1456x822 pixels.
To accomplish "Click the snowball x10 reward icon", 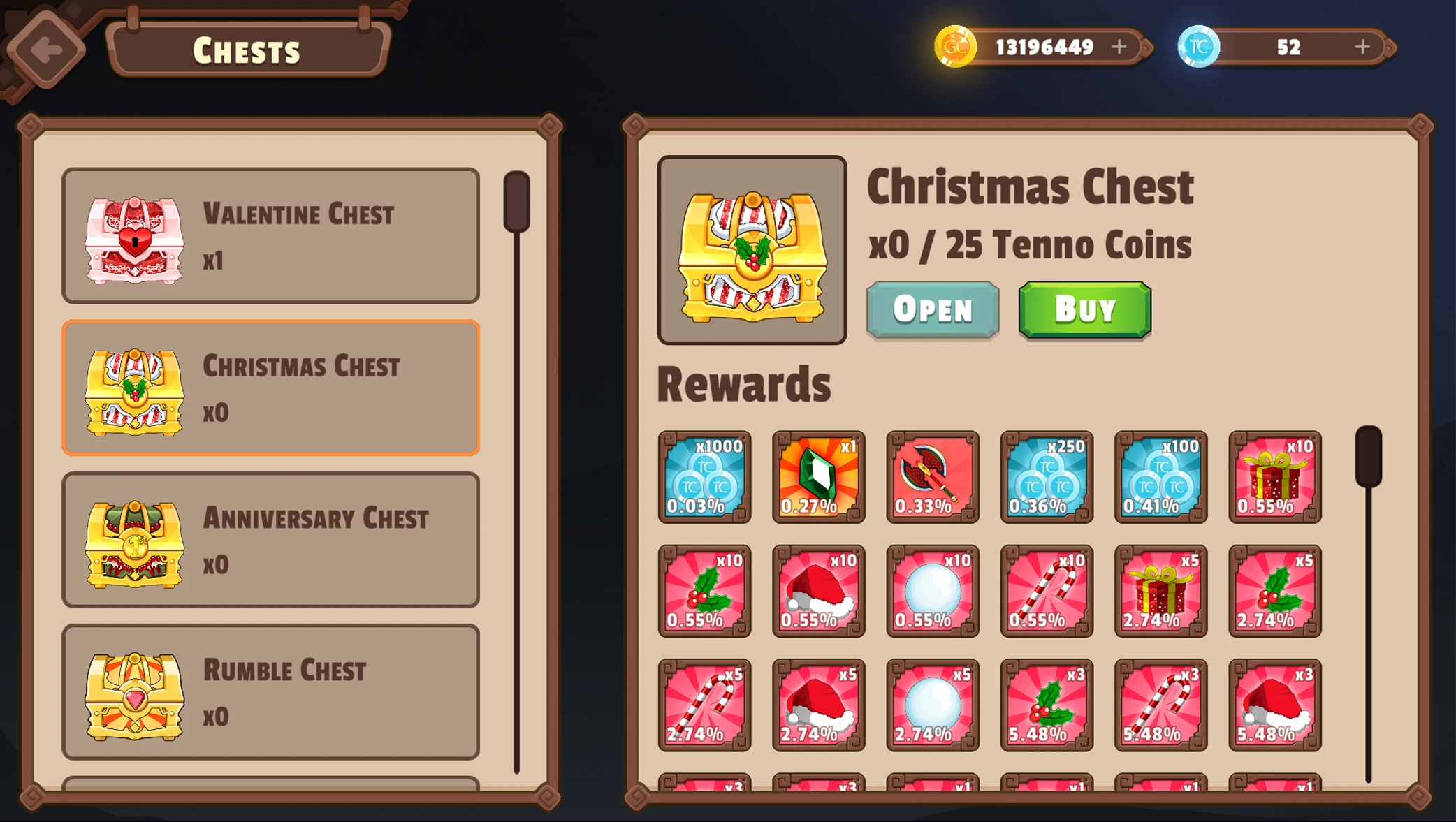I will click(x=932, y=592).
